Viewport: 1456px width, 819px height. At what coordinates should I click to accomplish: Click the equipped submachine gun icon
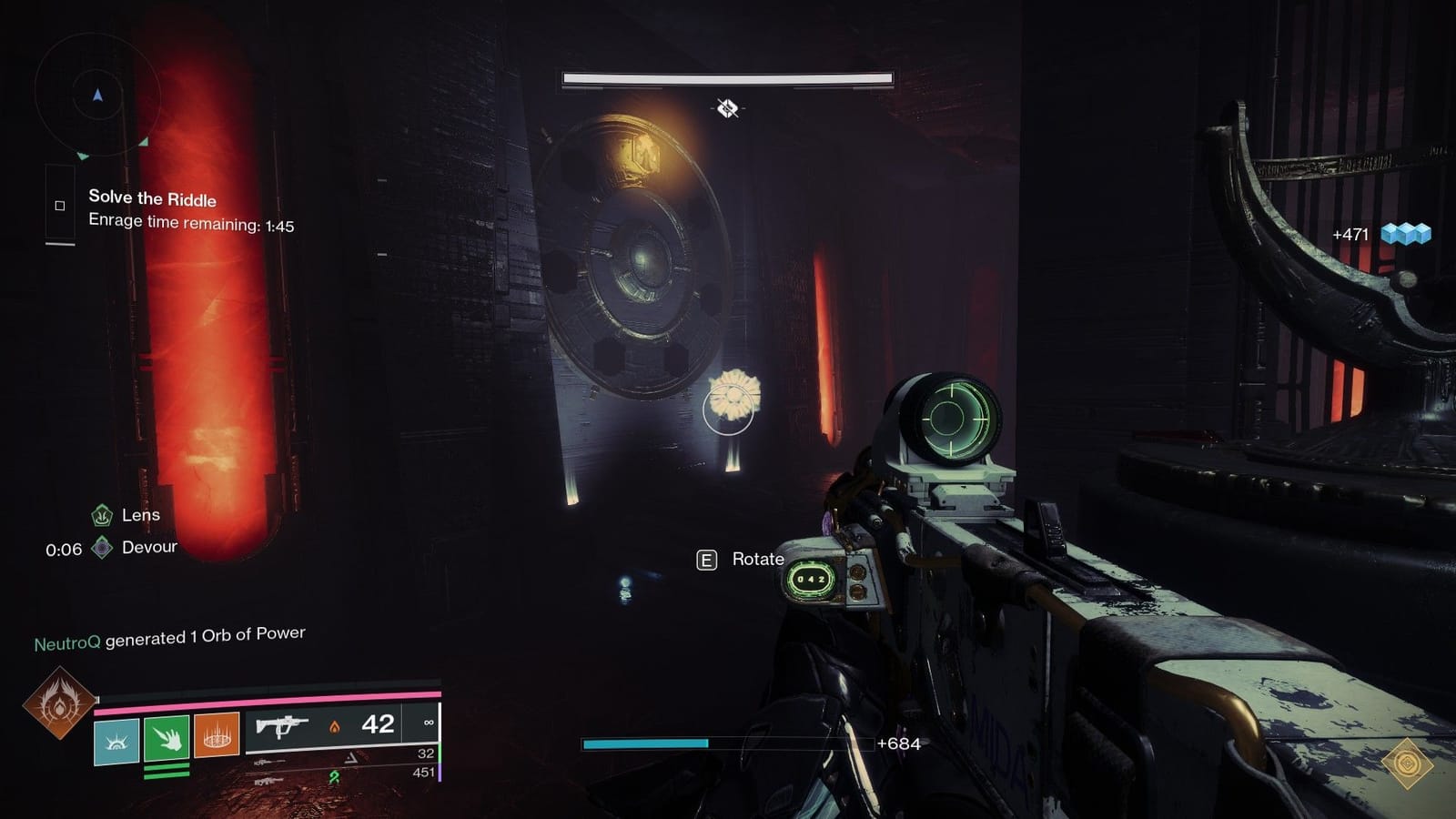click(x=282, y=725)
